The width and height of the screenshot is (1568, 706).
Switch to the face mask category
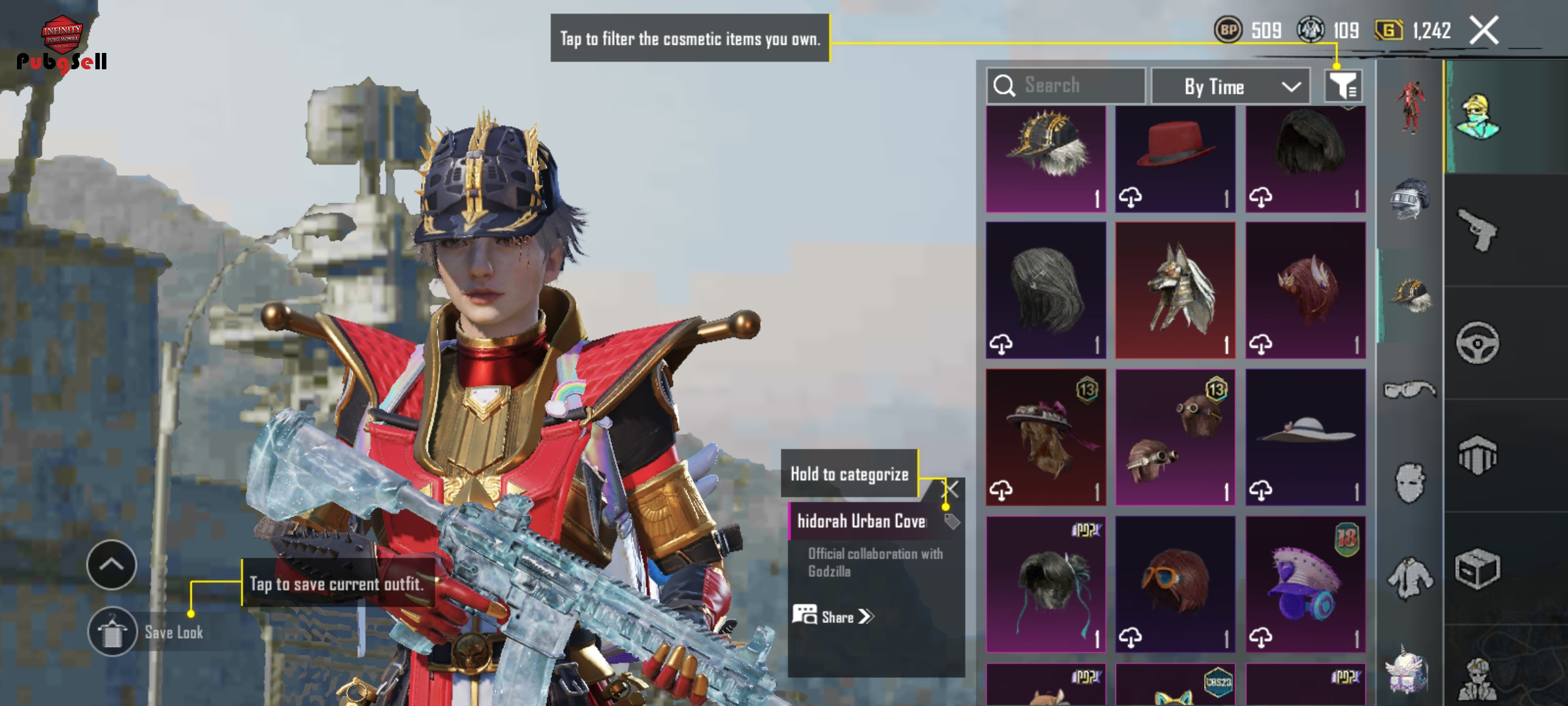(x=1409, y=484)
